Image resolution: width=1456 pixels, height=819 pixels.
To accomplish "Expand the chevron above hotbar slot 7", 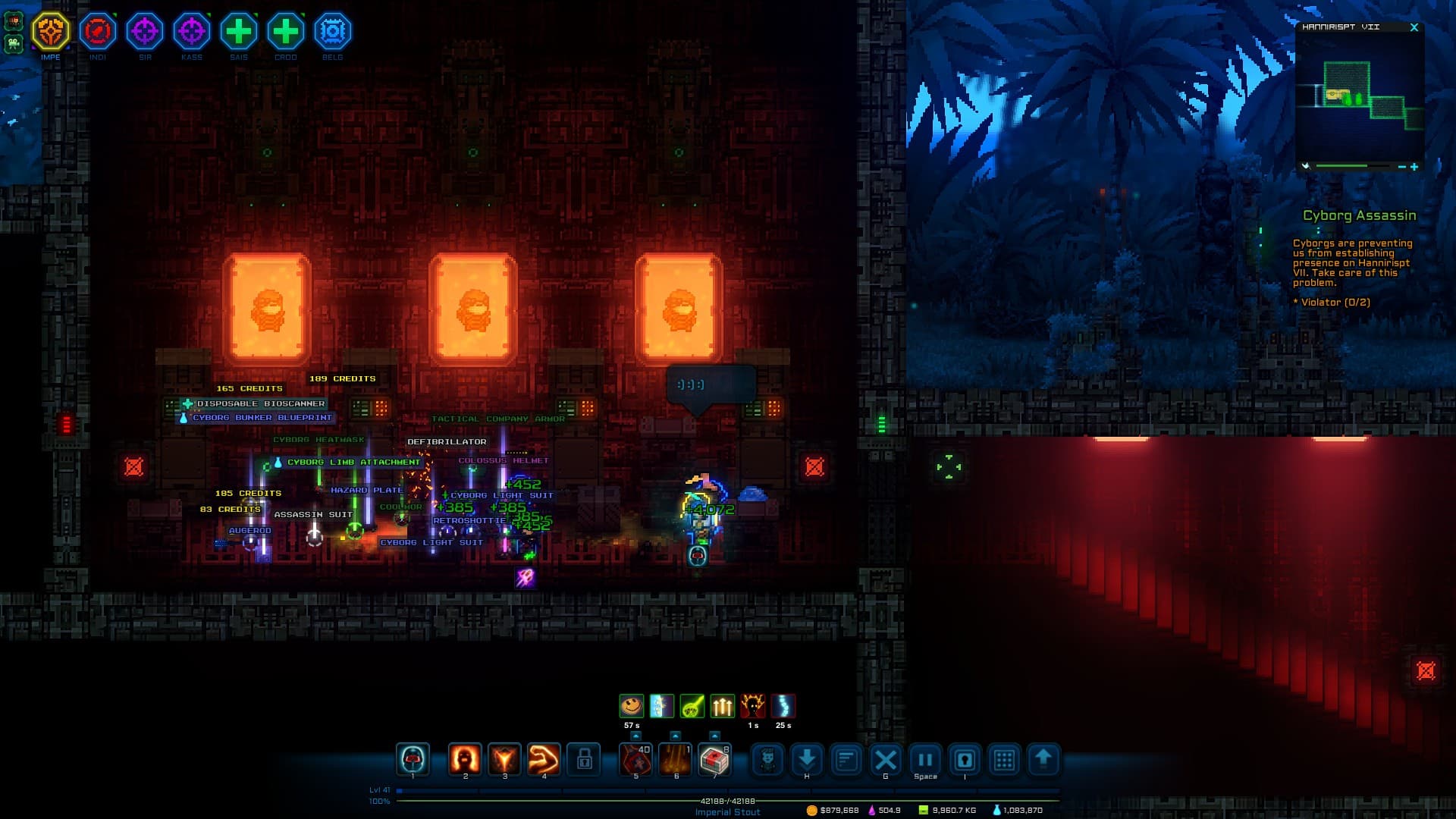I will [x=715, y=734].
